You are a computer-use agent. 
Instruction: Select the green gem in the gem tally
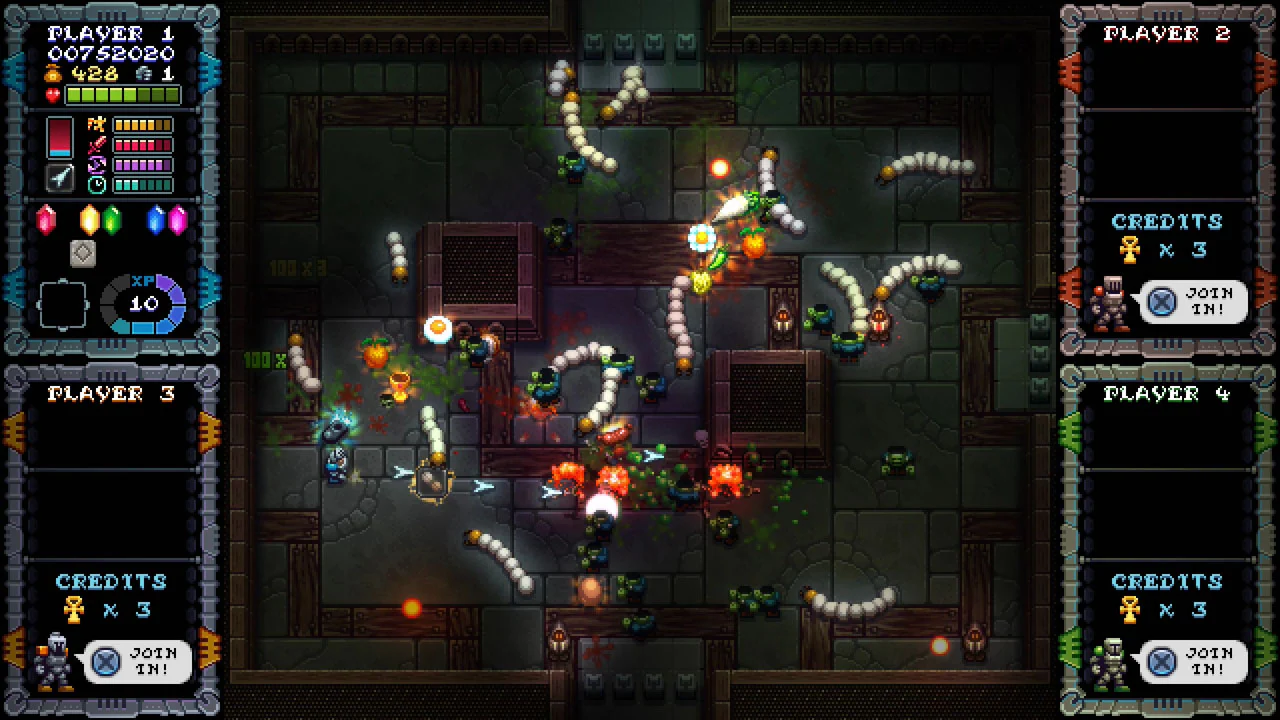pos(112,220)
